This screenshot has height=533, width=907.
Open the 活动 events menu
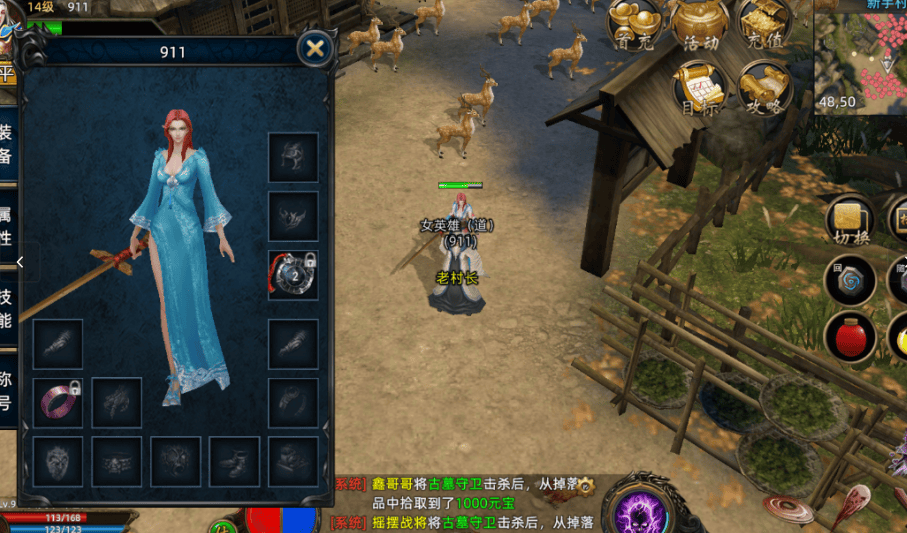pos(700,25)
